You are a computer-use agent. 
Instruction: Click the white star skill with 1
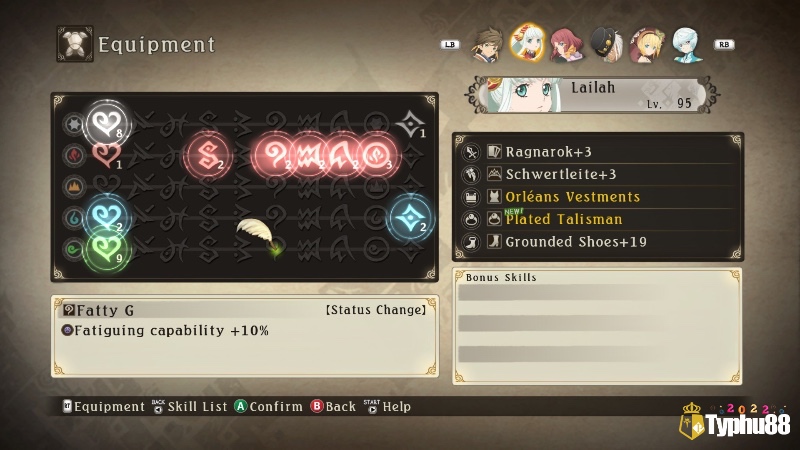410,123
